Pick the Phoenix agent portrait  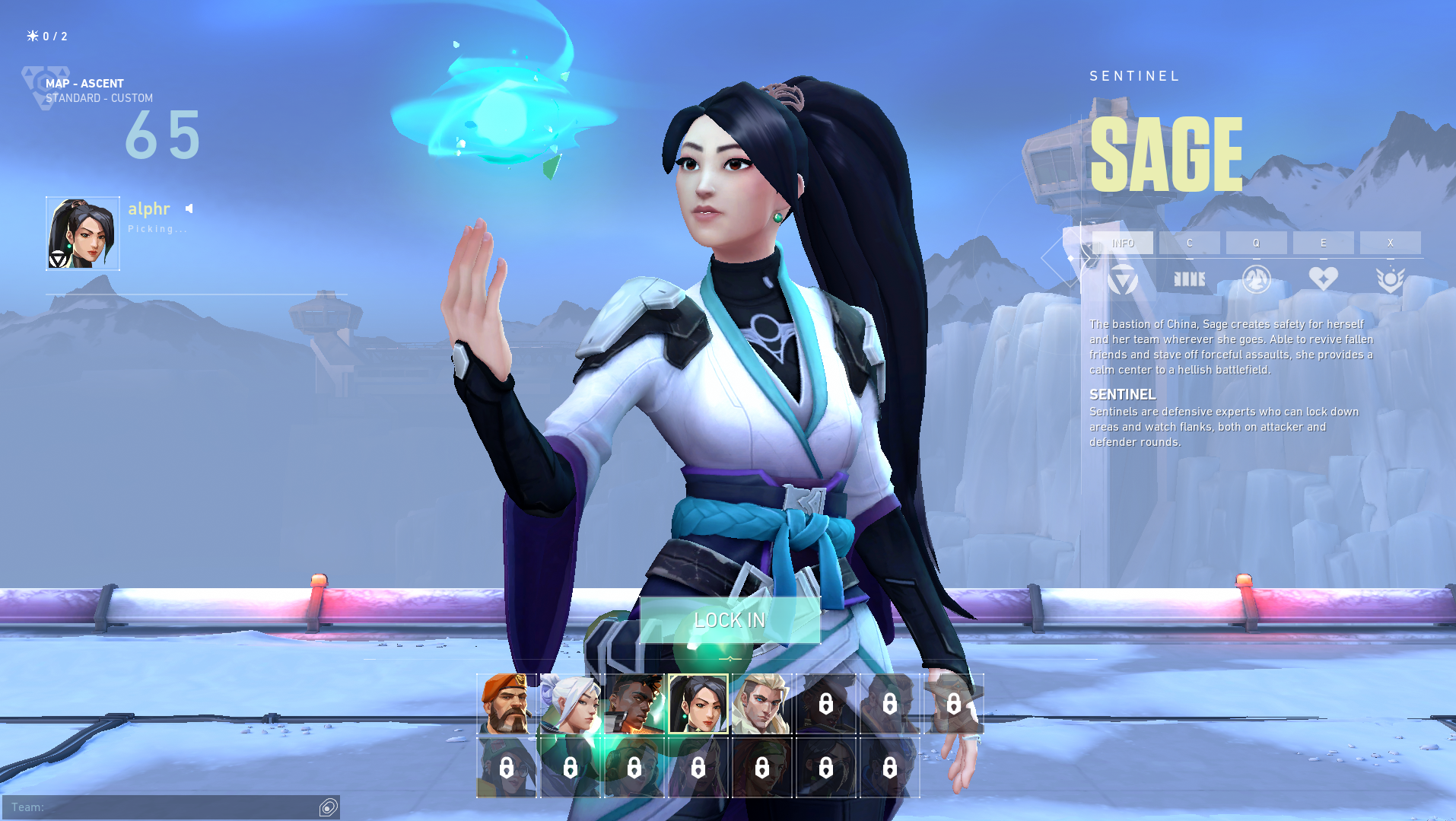pos(634,704)
